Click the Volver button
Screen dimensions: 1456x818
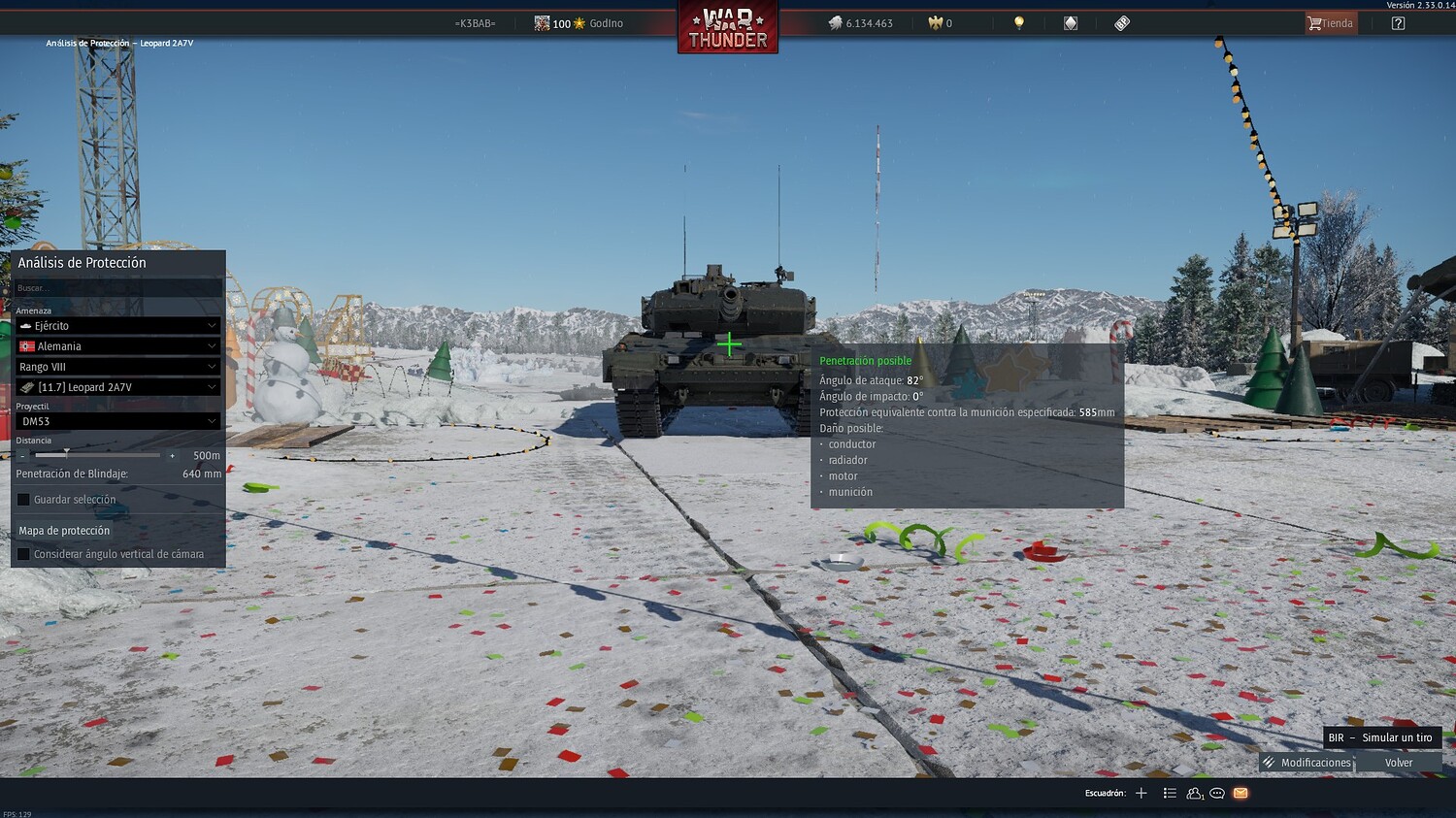click(x=1399, y=763)
